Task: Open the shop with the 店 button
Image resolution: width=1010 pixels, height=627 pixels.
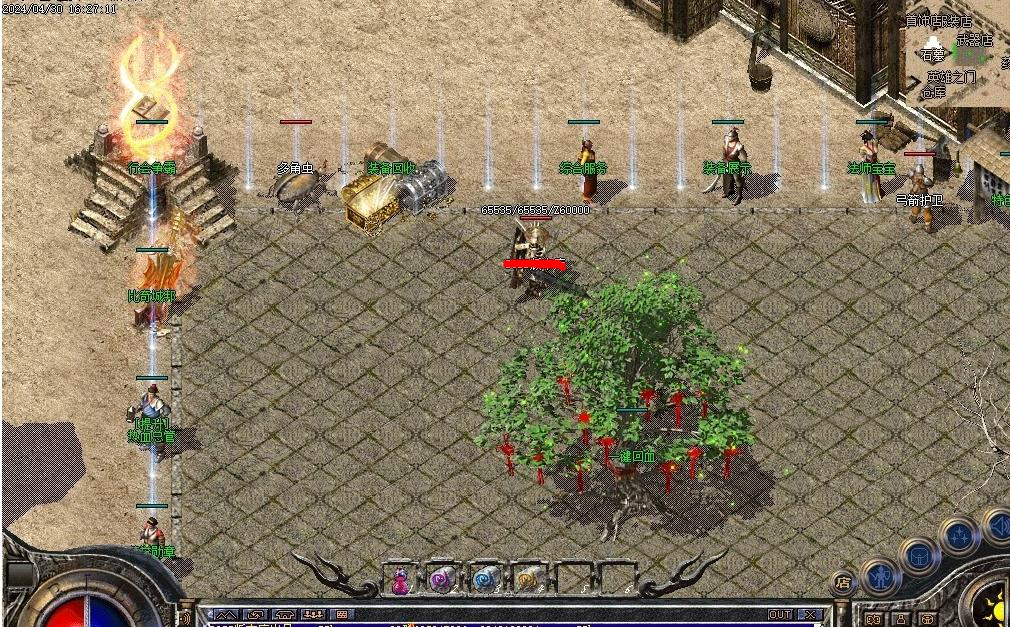Action: click(843, 582)
